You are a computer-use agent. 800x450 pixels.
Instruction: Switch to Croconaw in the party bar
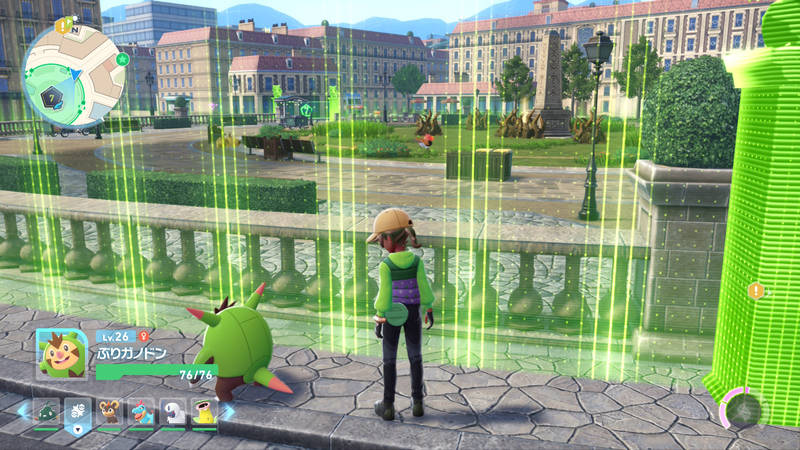coord(141,411)
